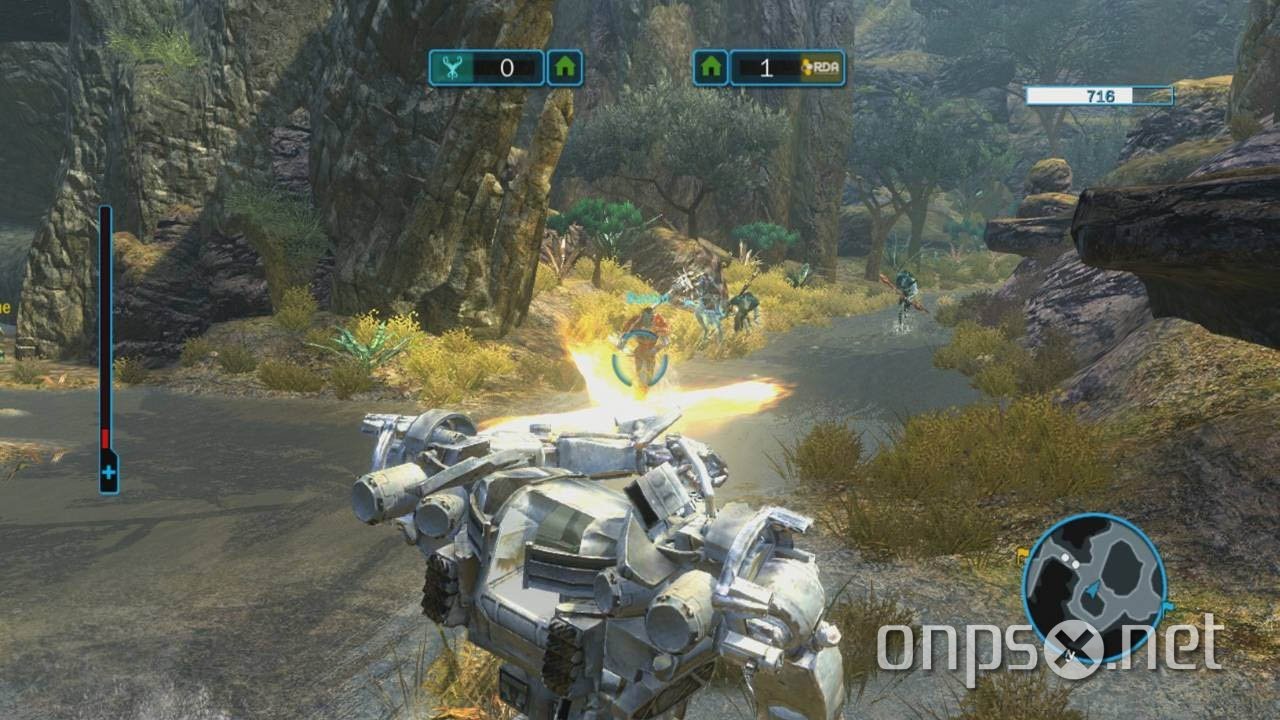The width and height of the screenshot is (1280, 720).
Task: Click the right green base icon
Action: pos(711,67)
